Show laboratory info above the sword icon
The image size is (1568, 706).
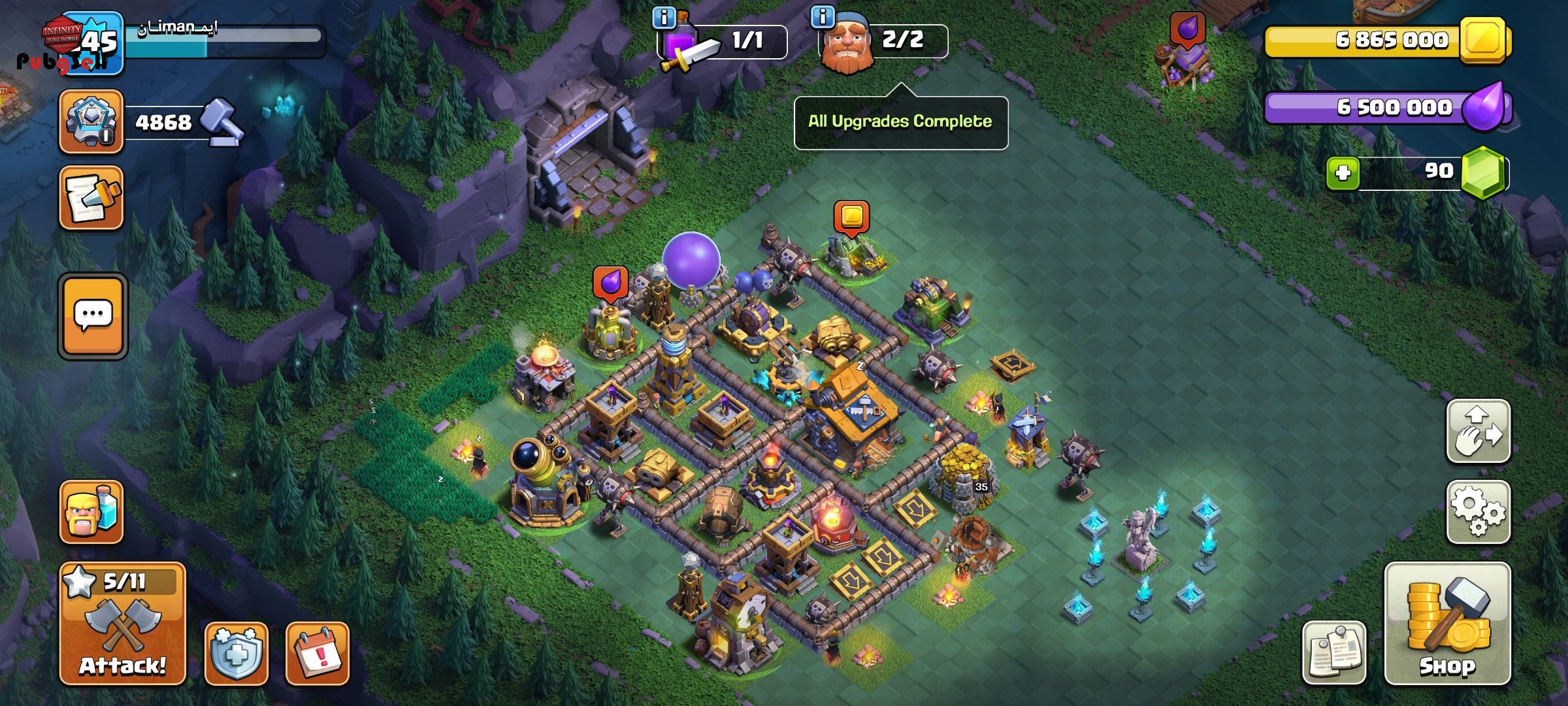[x=664, y=18]
